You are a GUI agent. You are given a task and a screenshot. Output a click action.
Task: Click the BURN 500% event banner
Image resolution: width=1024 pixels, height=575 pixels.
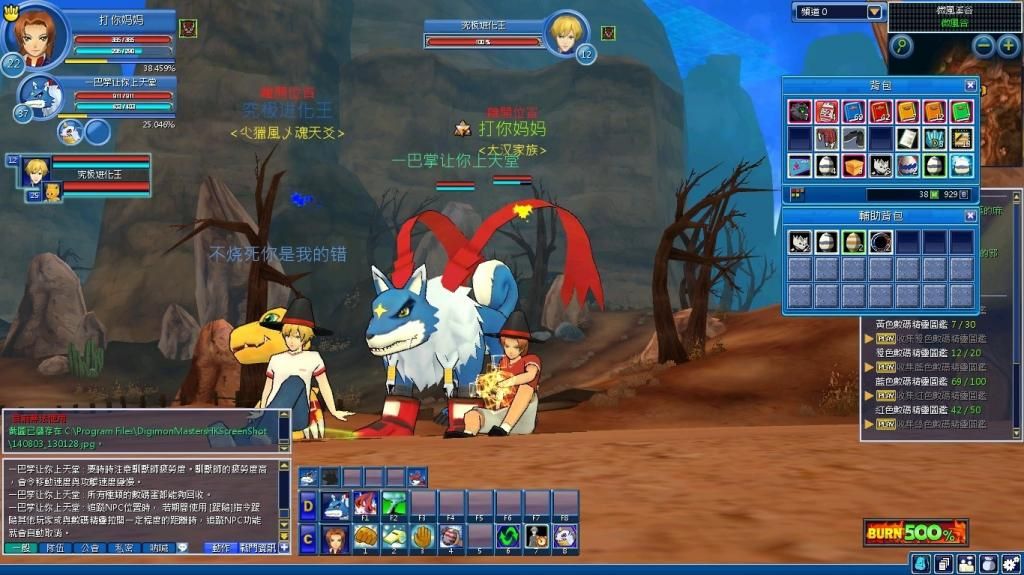point(915,532)
